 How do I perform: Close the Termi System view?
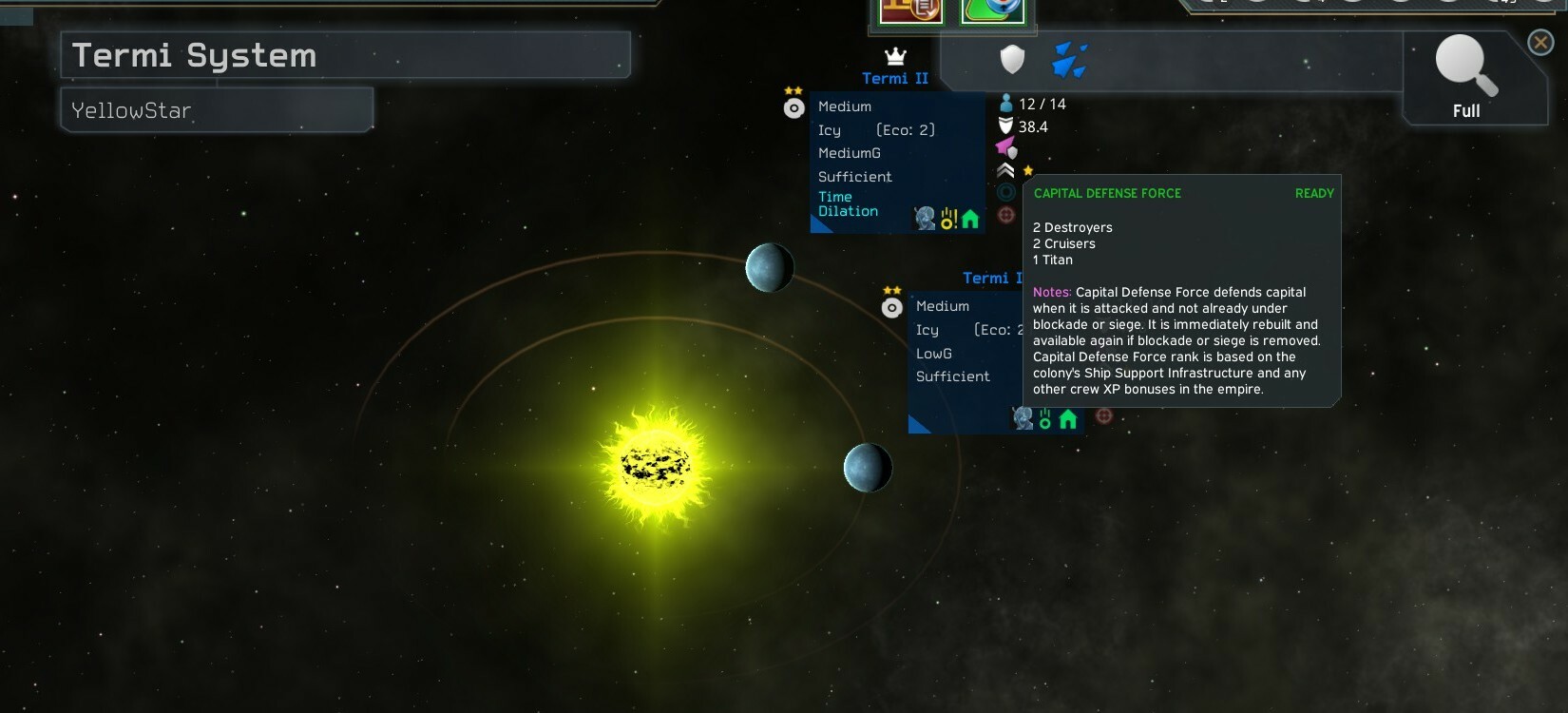pyautogui.click(x=1540, y=42)
